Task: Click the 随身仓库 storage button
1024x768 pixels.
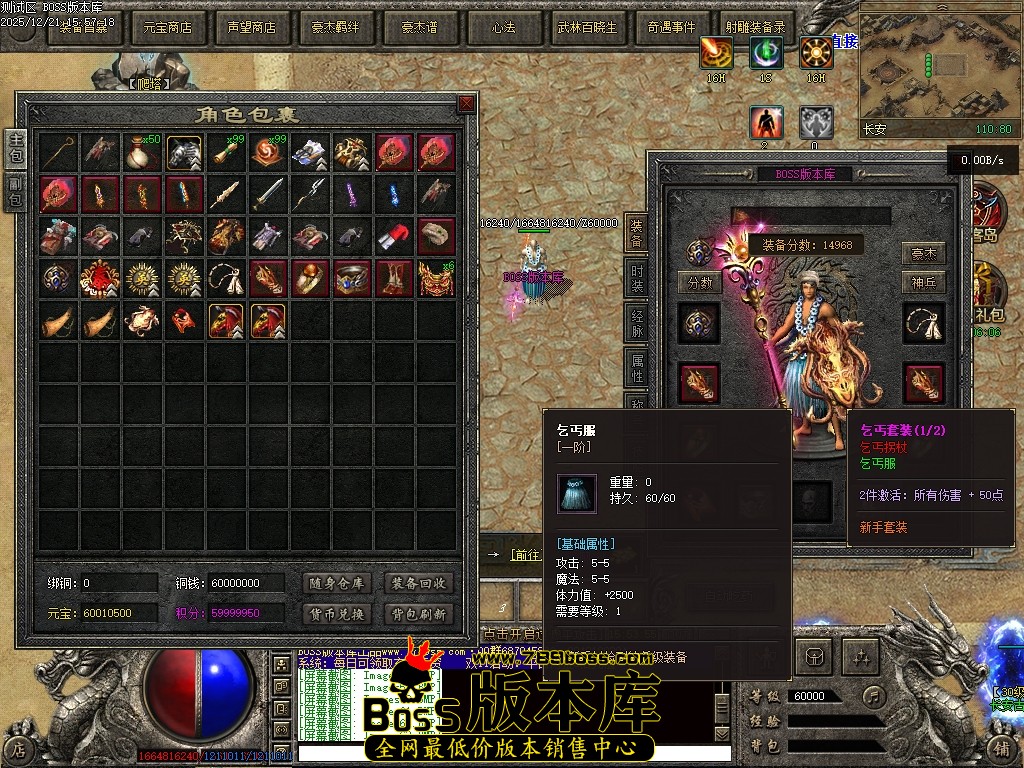Action: coord(335,583)
